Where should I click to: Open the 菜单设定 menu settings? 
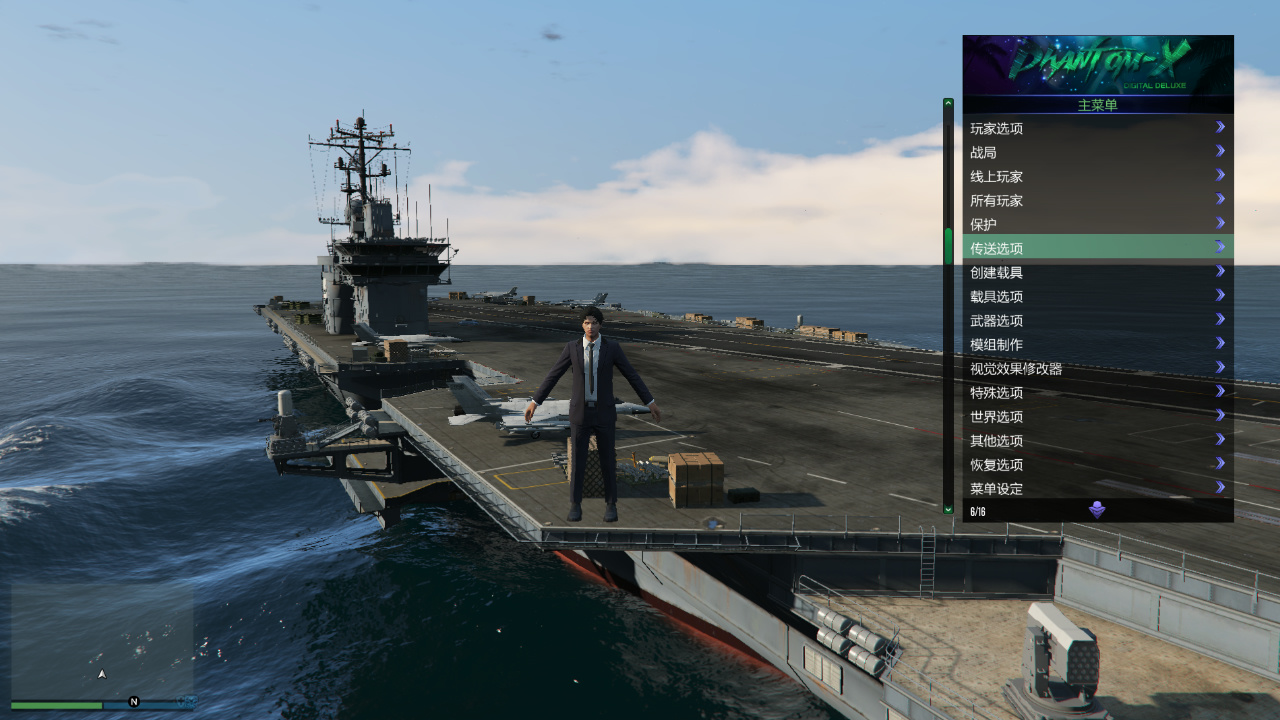click(1097, 488)
